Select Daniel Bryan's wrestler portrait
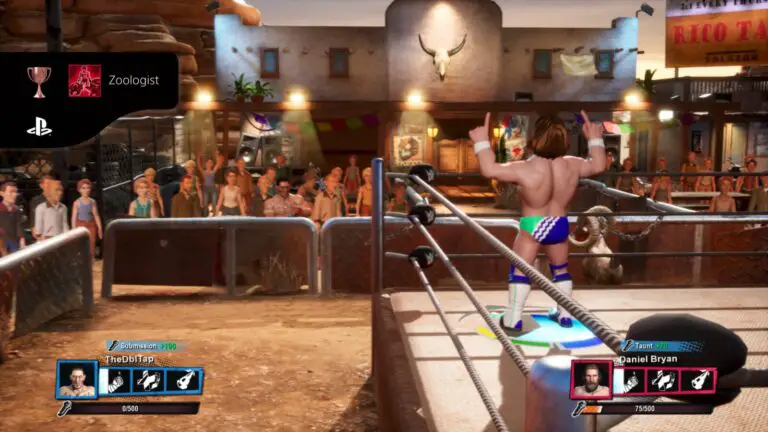Screen dimensions: 768x432 (x=592, y=381)
